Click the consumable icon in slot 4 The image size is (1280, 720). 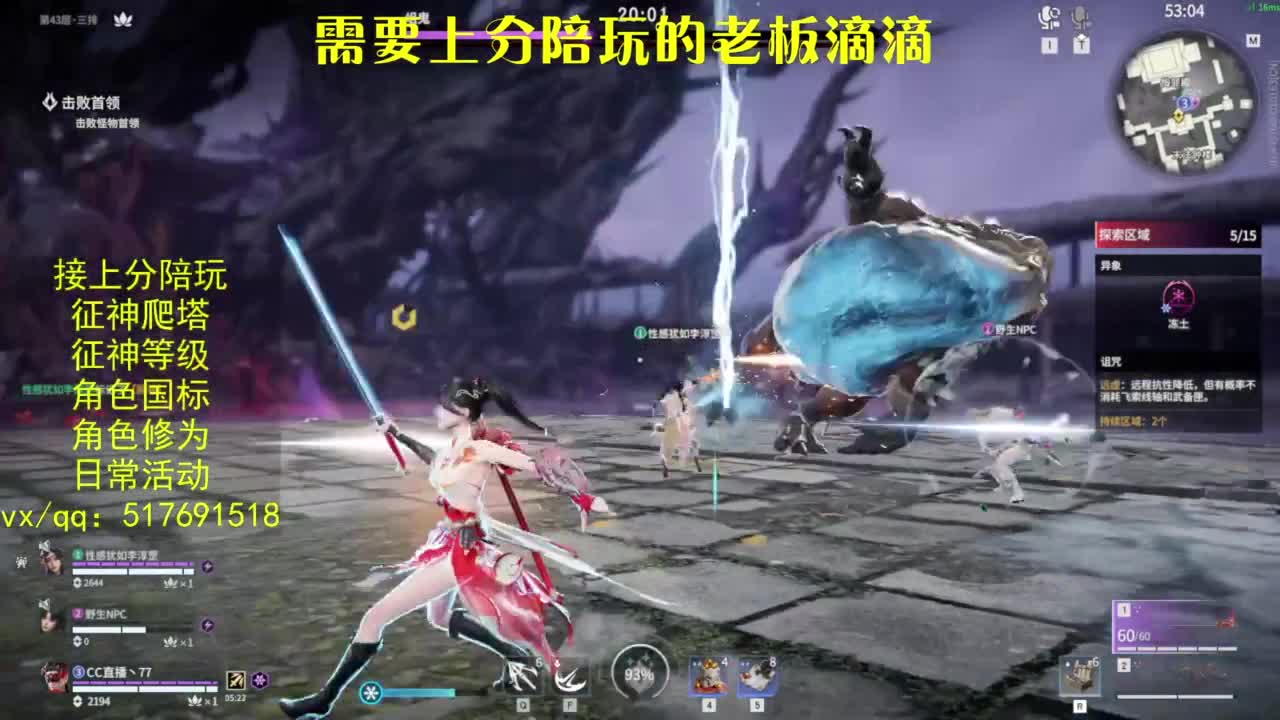click(x=708, y=677)
